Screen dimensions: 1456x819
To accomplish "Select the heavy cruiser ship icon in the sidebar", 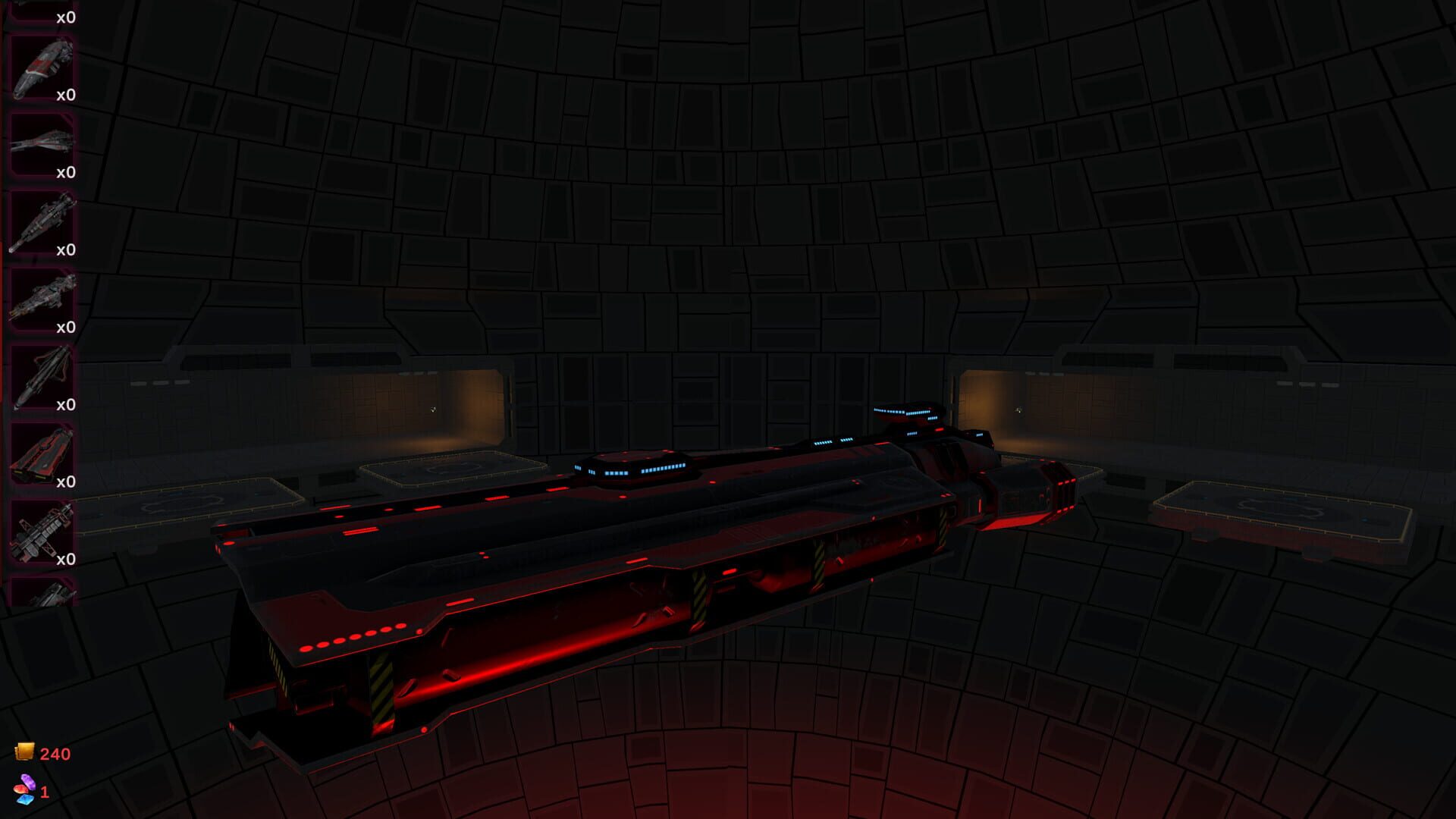I will [42, 293].
